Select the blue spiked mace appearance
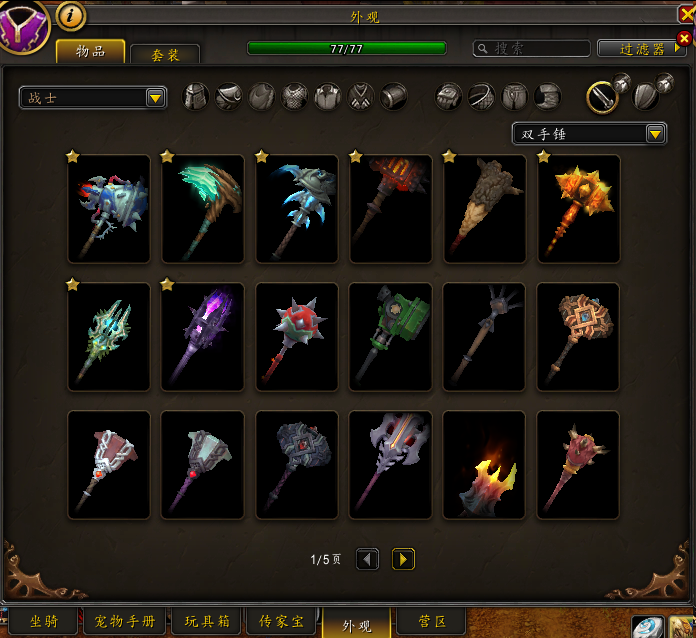 tap(109, 208)
